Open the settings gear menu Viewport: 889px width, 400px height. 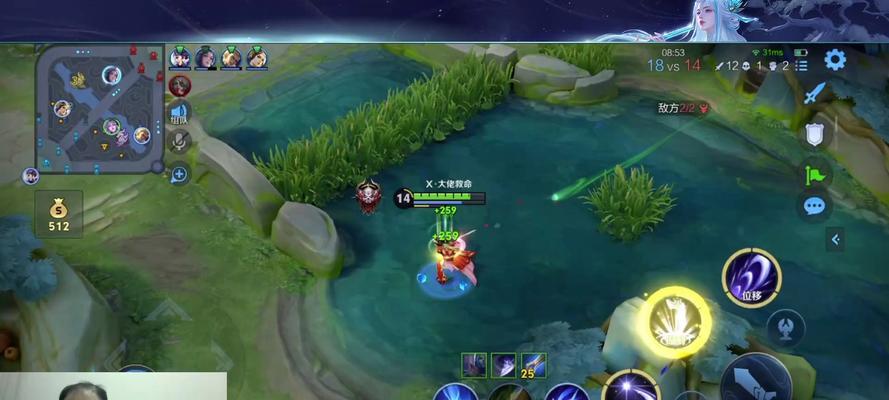(x=834, y=60)
